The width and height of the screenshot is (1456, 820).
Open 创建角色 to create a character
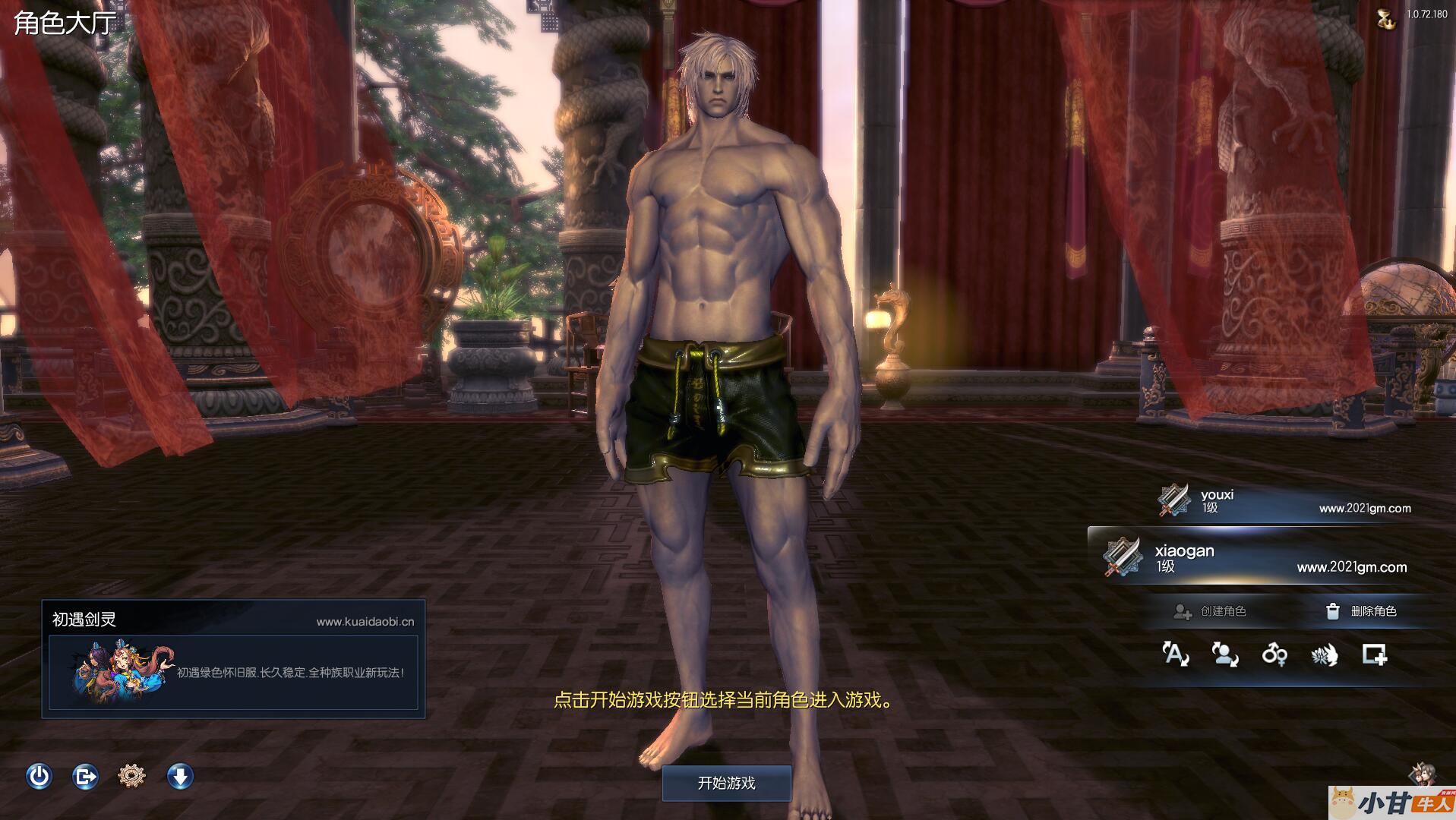[1211, 611]
